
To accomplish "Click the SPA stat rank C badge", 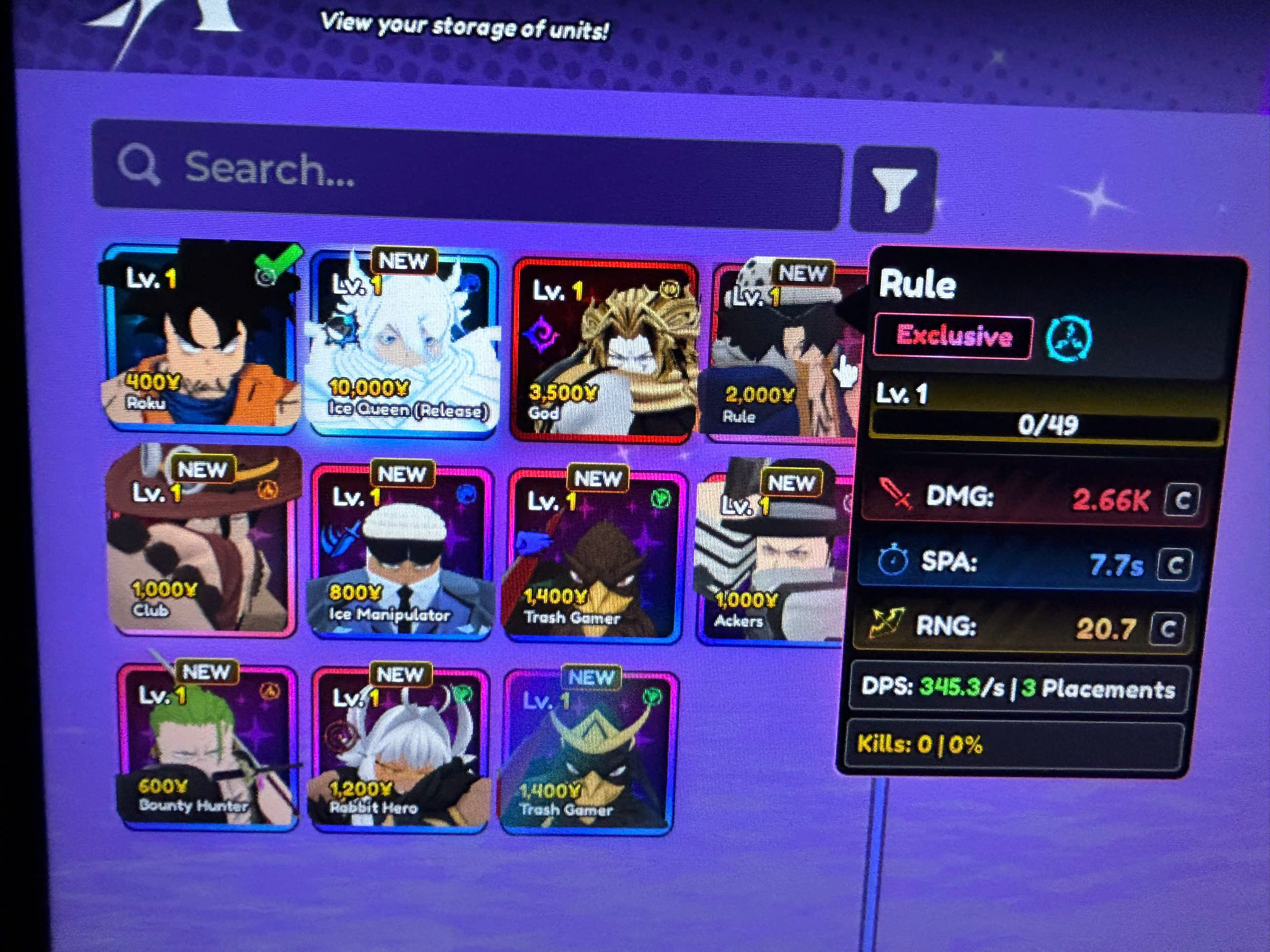I will (1175, 566).
